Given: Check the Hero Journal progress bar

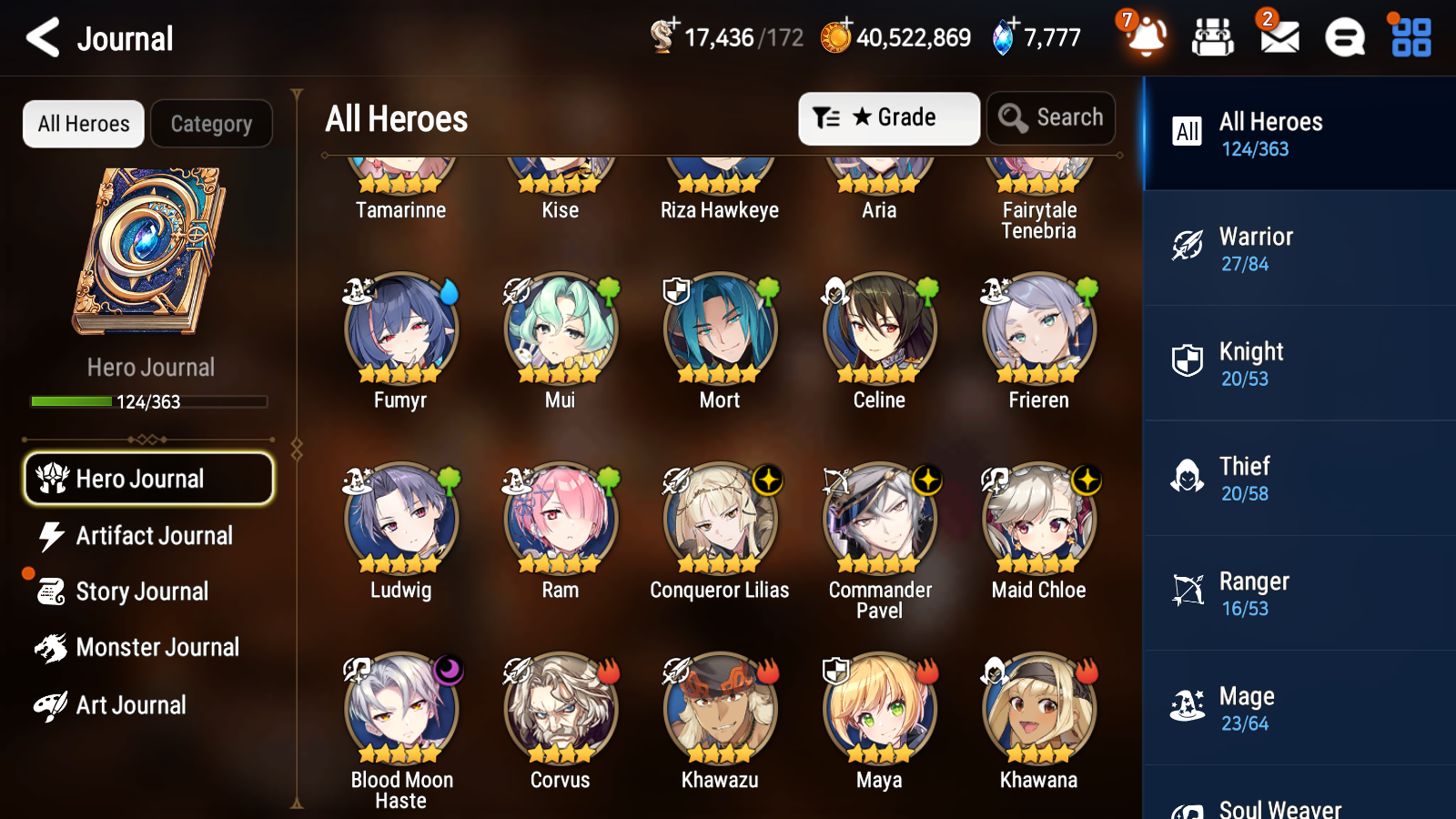Looking at the screenshot, I should [x=149, y=400].
